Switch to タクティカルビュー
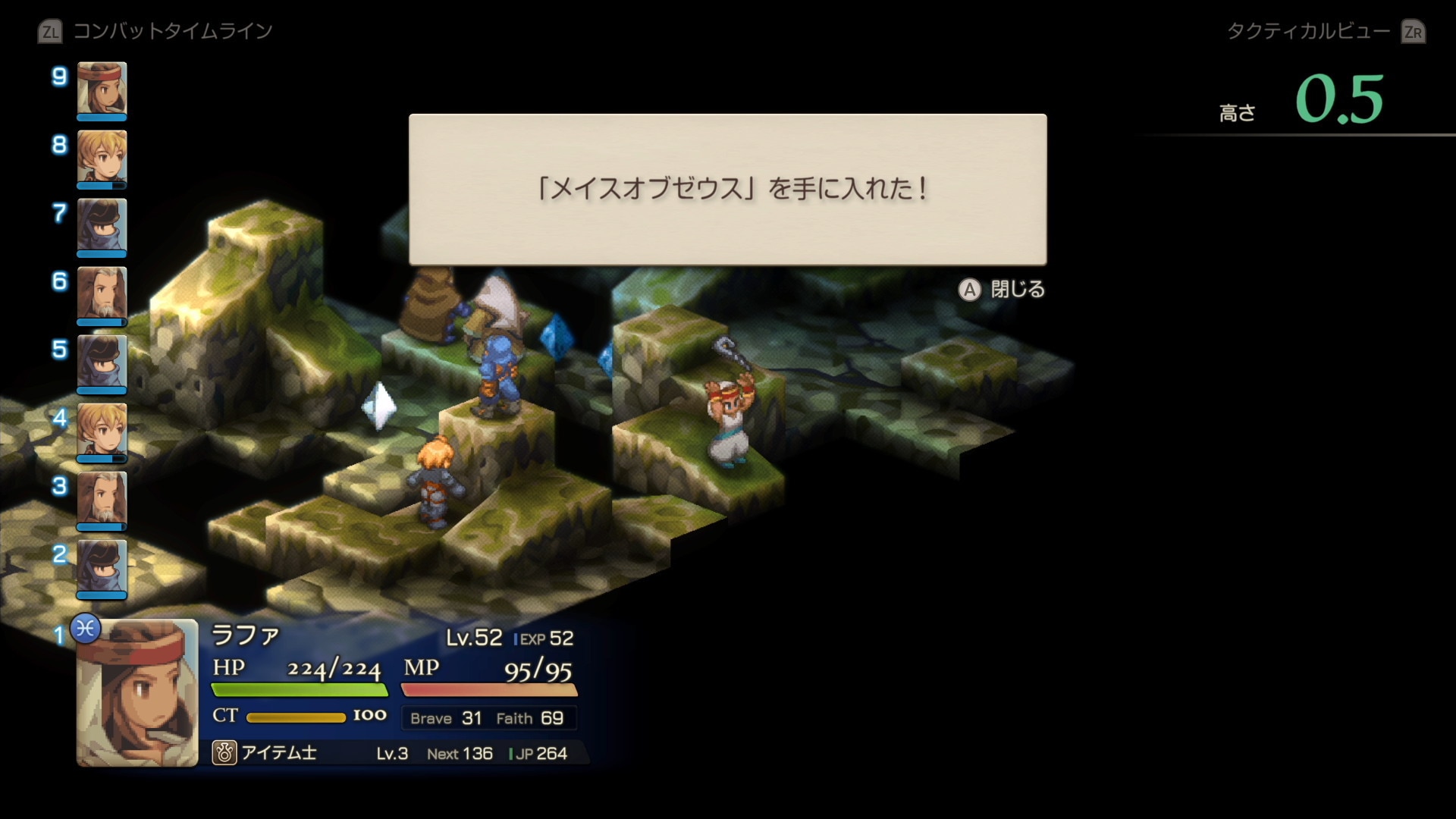 point(1308,31)
